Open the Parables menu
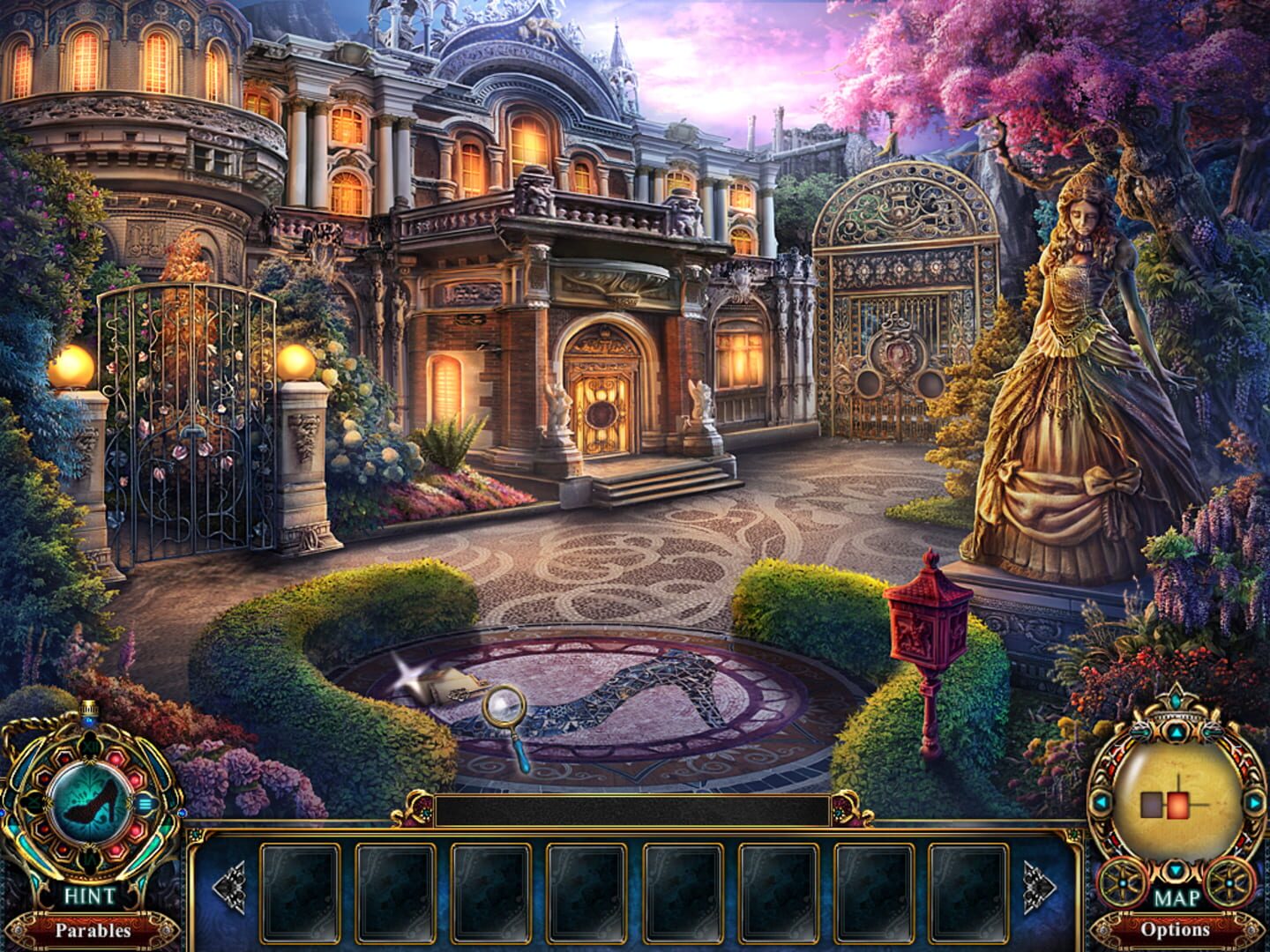The width and height of the screenshot is (1270, 952). click(x=93, y=930)
